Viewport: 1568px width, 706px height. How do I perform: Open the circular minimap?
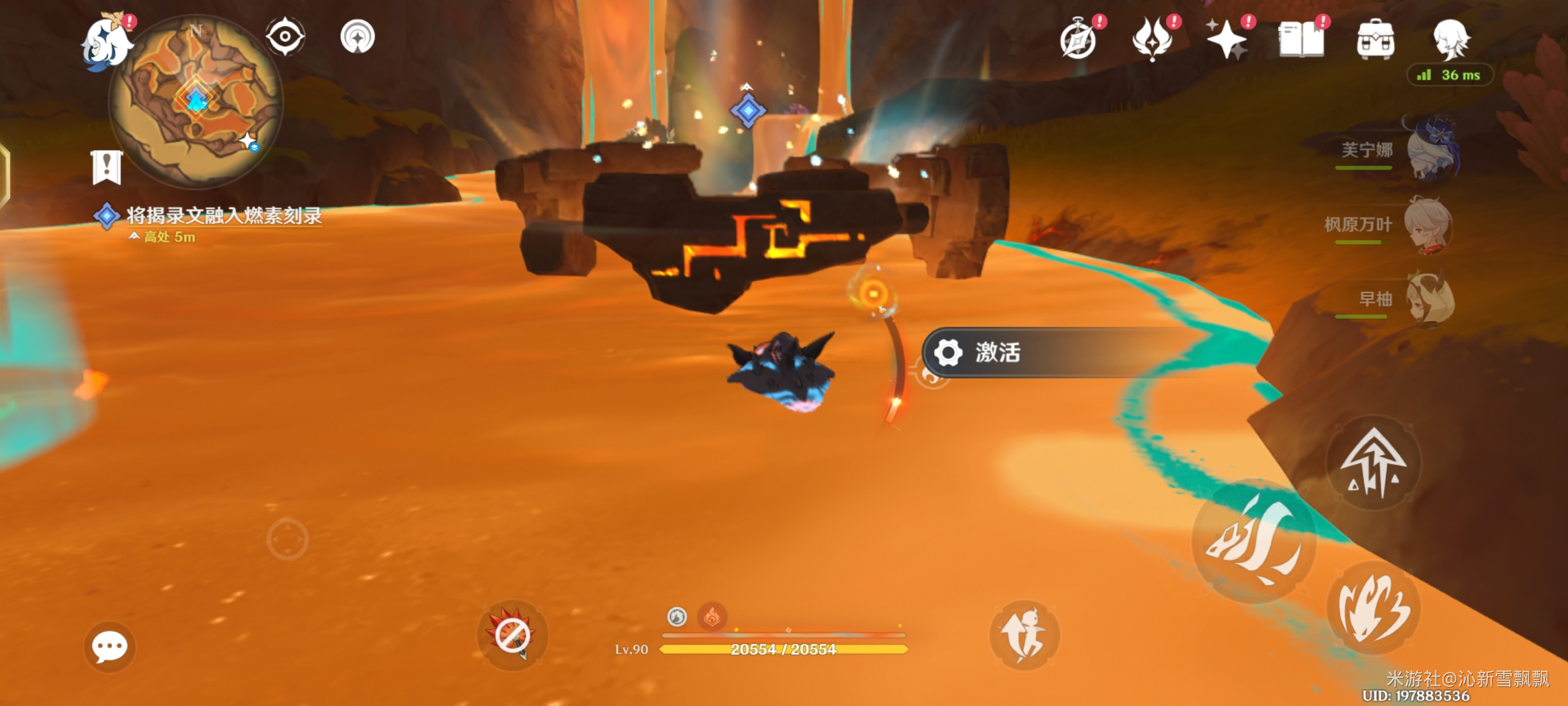tap(195, 101)
